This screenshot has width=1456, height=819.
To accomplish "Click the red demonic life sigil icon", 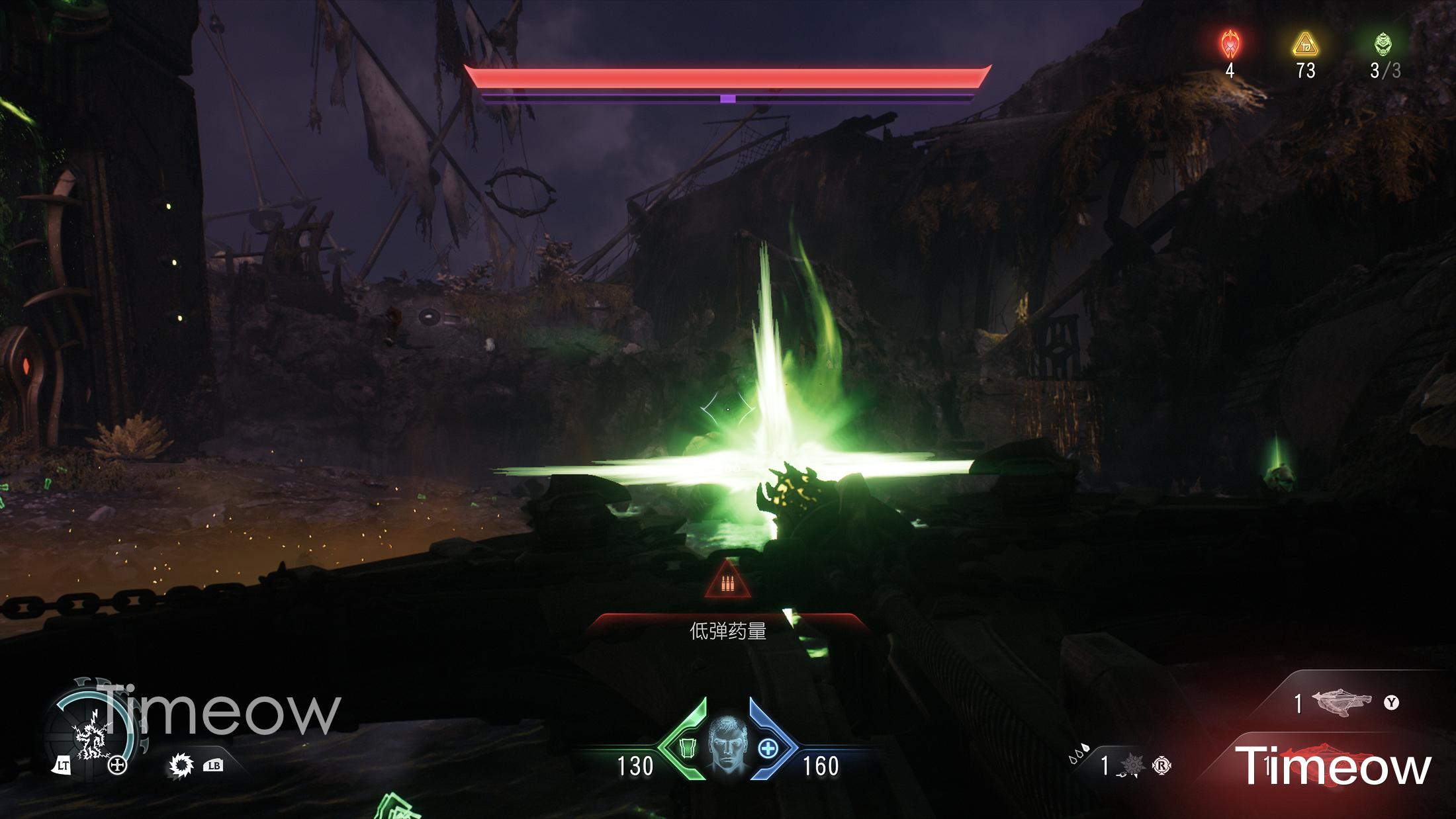I will tap(1230, 45).
